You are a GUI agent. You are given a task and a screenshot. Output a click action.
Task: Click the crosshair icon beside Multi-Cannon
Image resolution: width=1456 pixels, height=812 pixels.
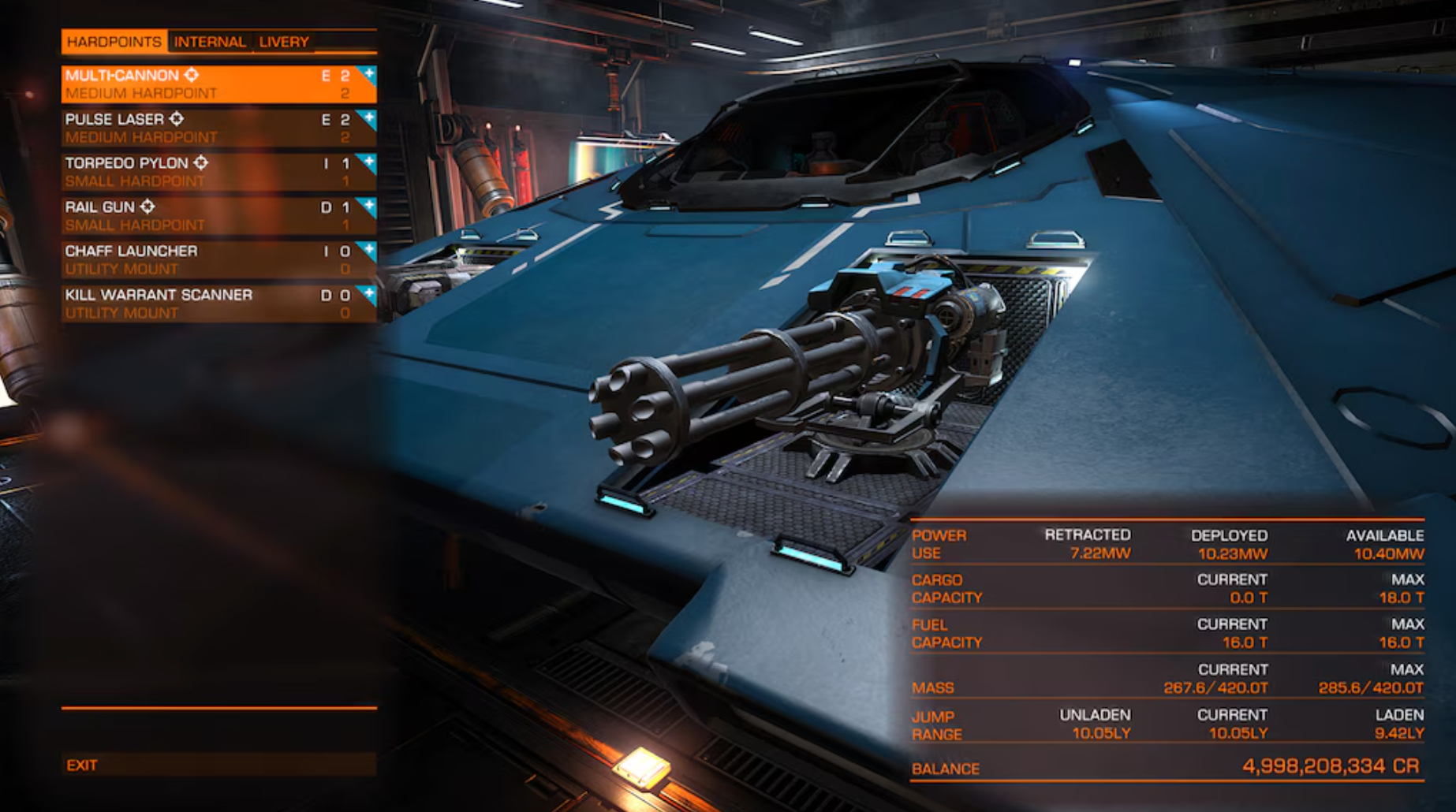point(191,75)
